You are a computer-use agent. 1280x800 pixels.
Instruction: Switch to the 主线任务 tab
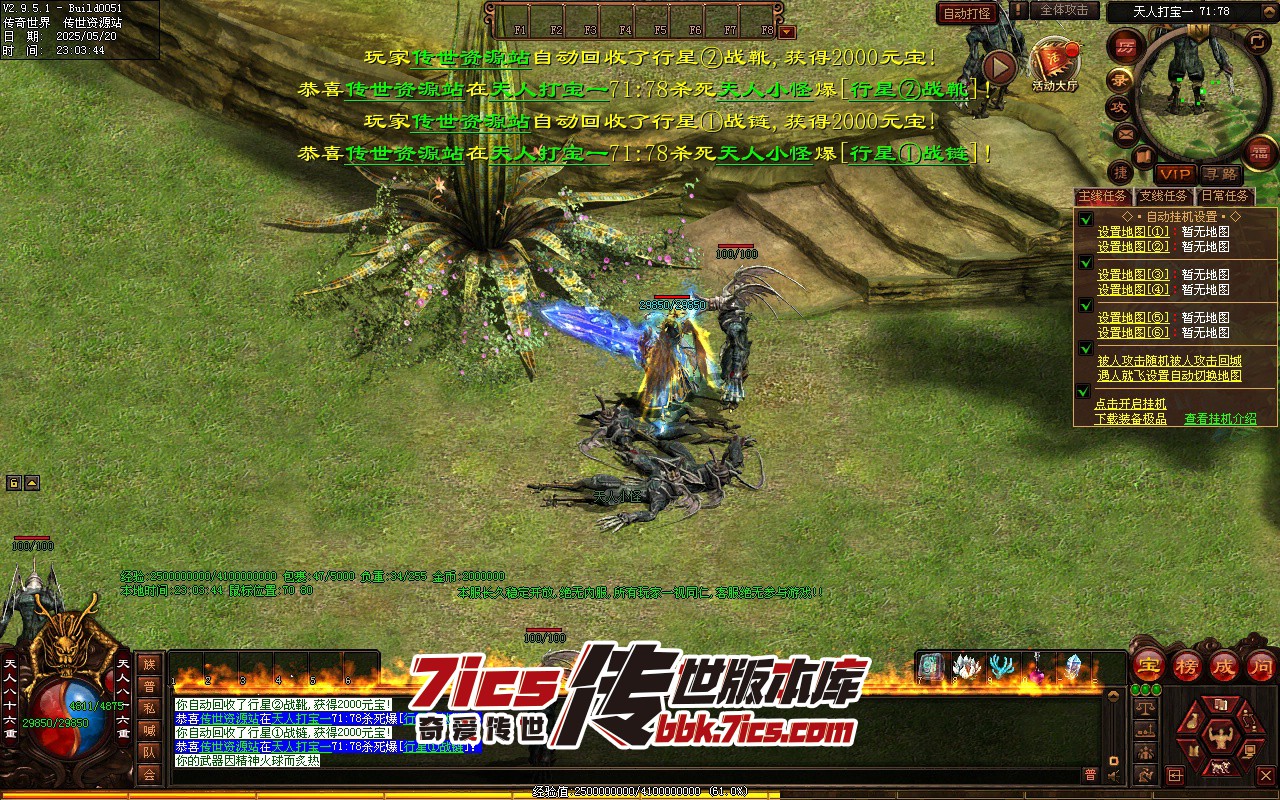1102,197
